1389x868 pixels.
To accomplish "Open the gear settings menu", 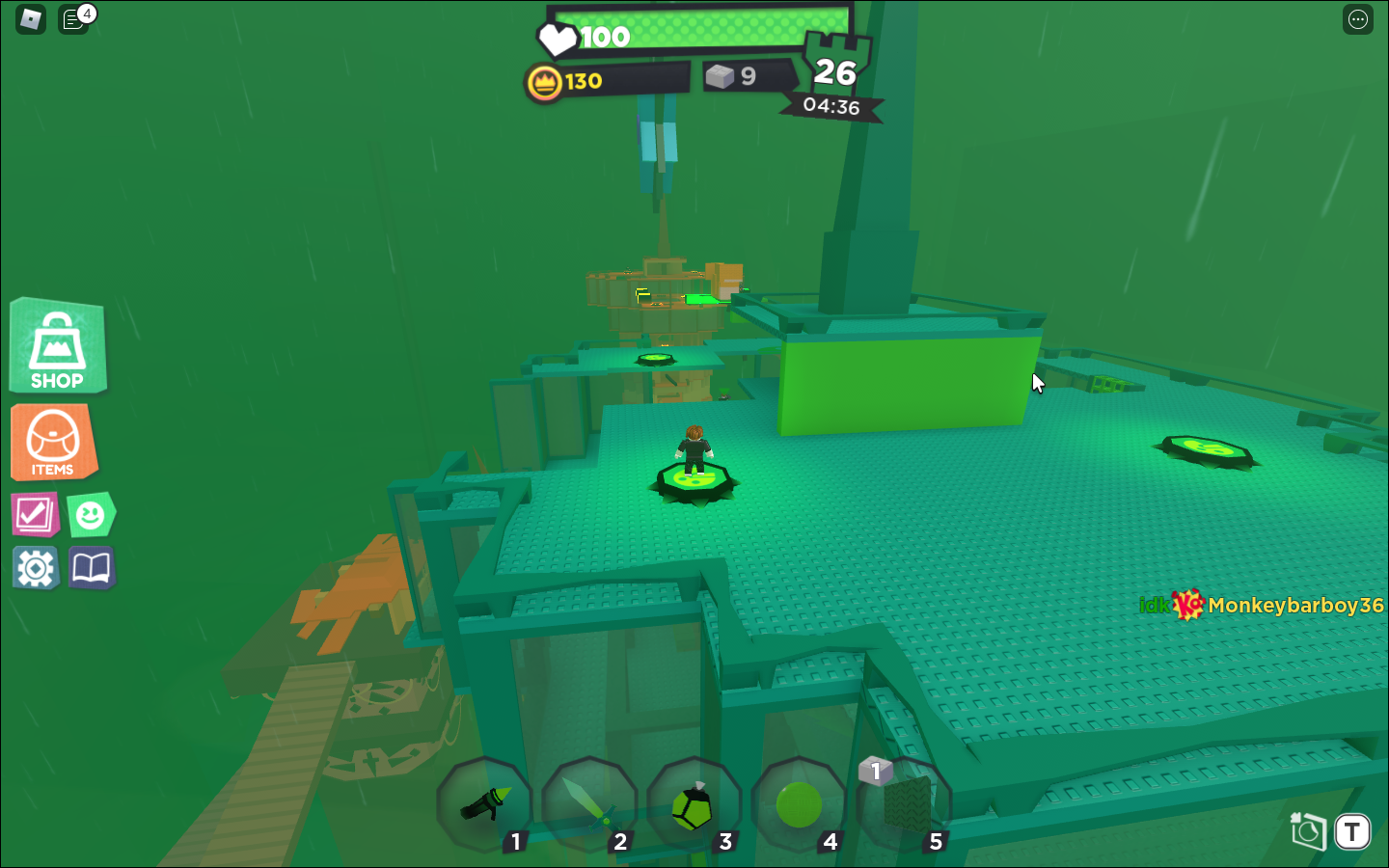I will point(36,568).
